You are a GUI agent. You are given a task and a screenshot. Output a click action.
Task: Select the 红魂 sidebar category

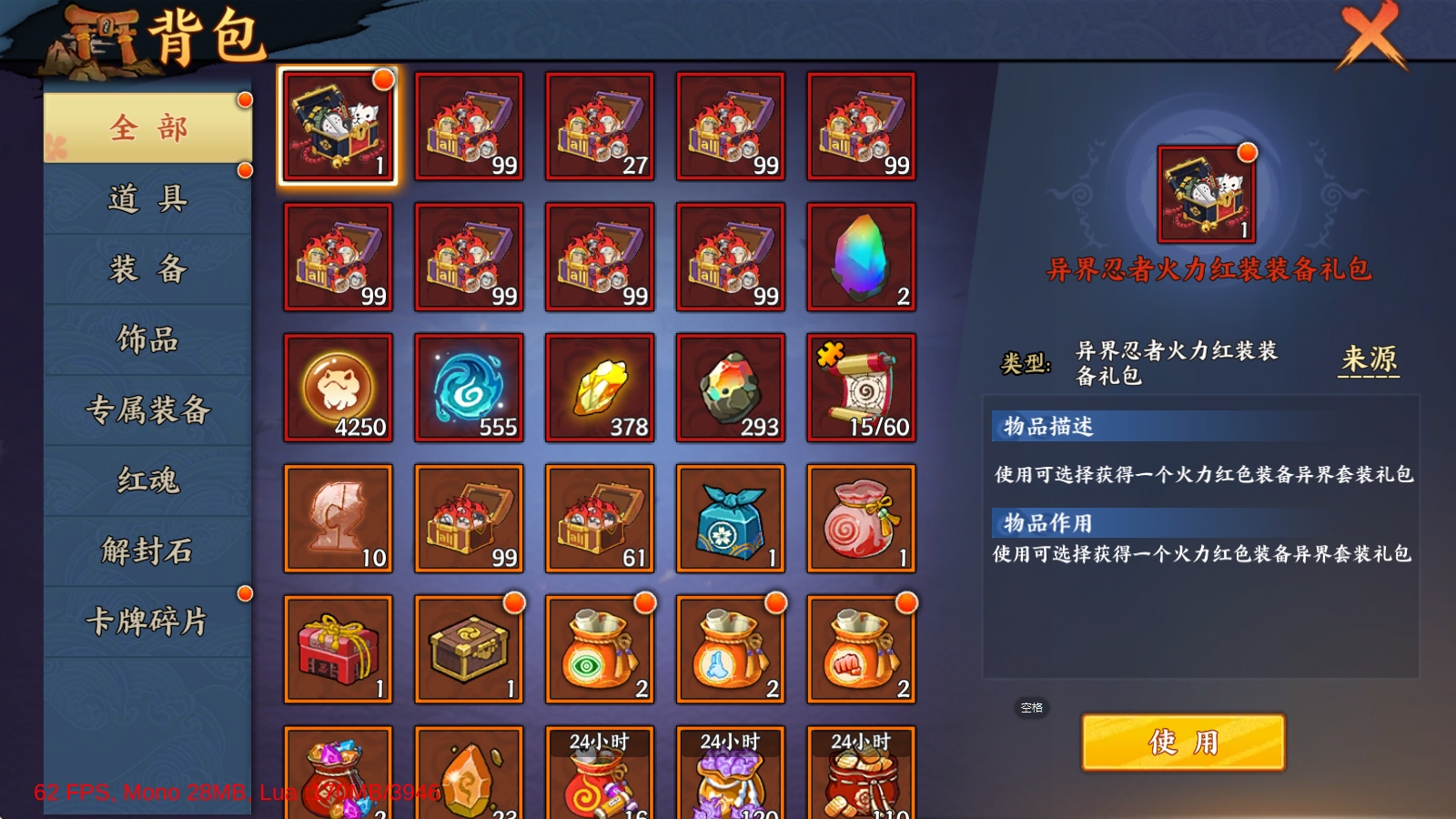(146, 480)
